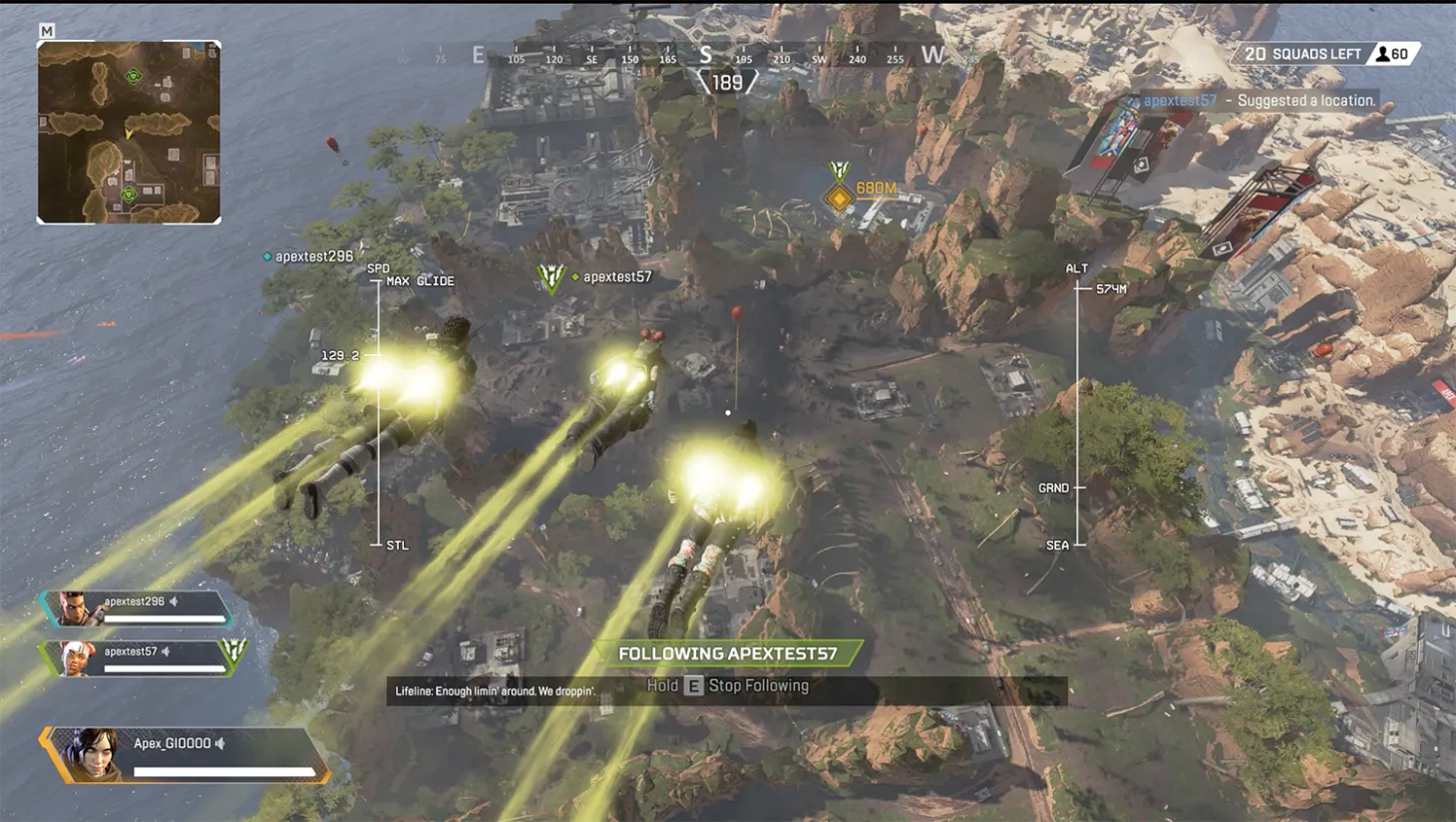
Task: Click the squad emblem beside apextest57's health bar
Action: click(x=231, y=653)
